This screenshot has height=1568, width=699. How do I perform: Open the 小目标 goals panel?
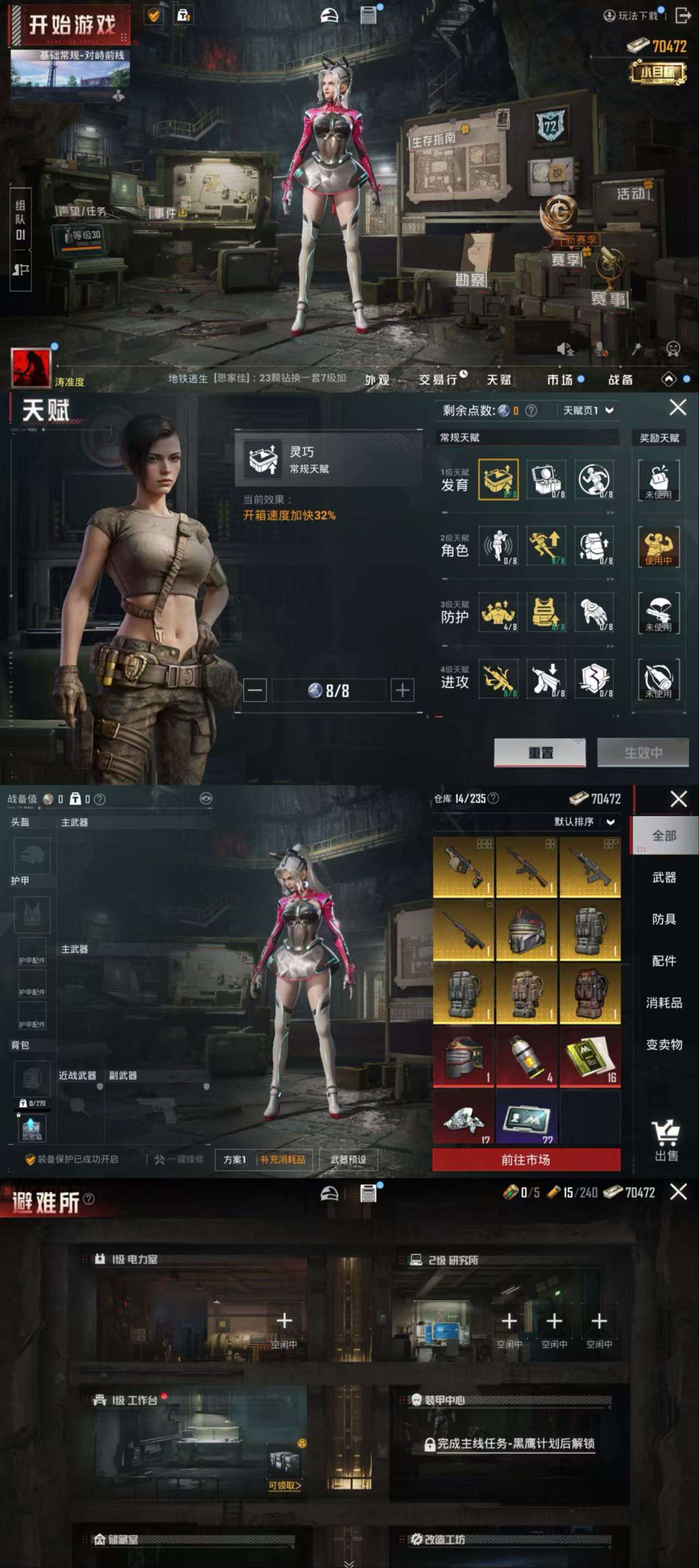click(657, 72)
